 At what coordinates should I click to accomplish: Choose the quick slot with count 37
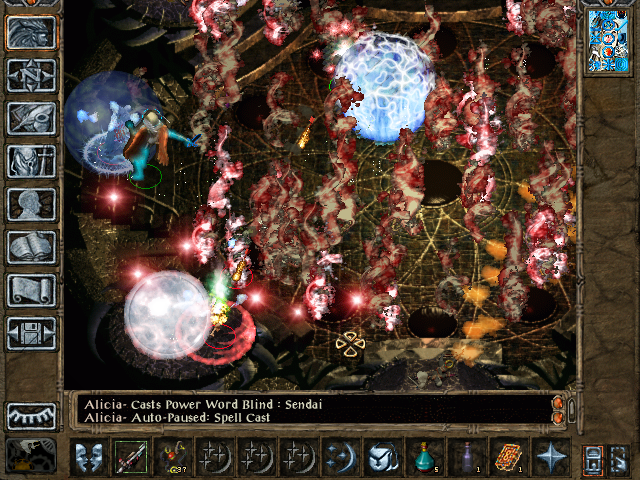pyautogui.click(x=172, y=457)
